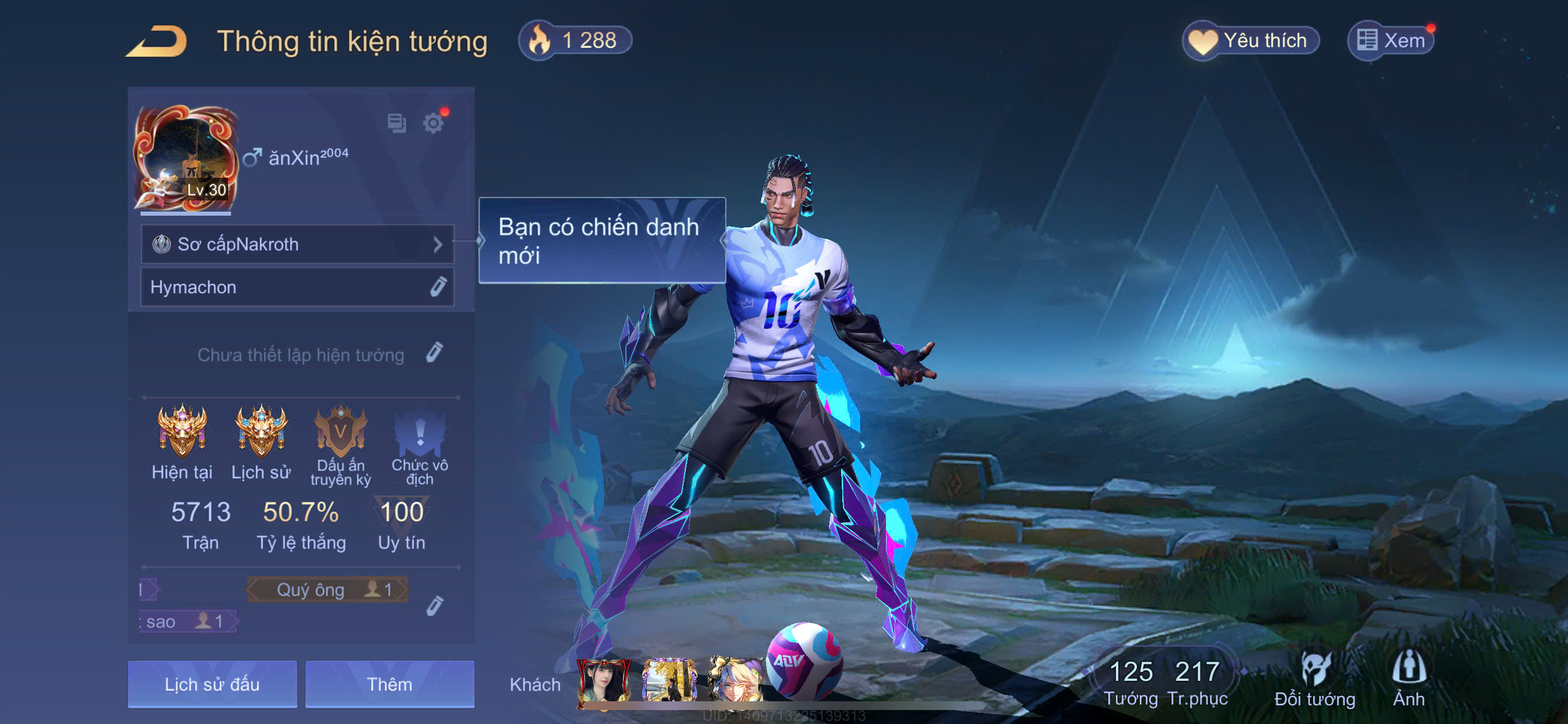The width and height of the screenshot is (1568, 724).
Task: View the Lịch sử rank badge
Action: point(261,432)
